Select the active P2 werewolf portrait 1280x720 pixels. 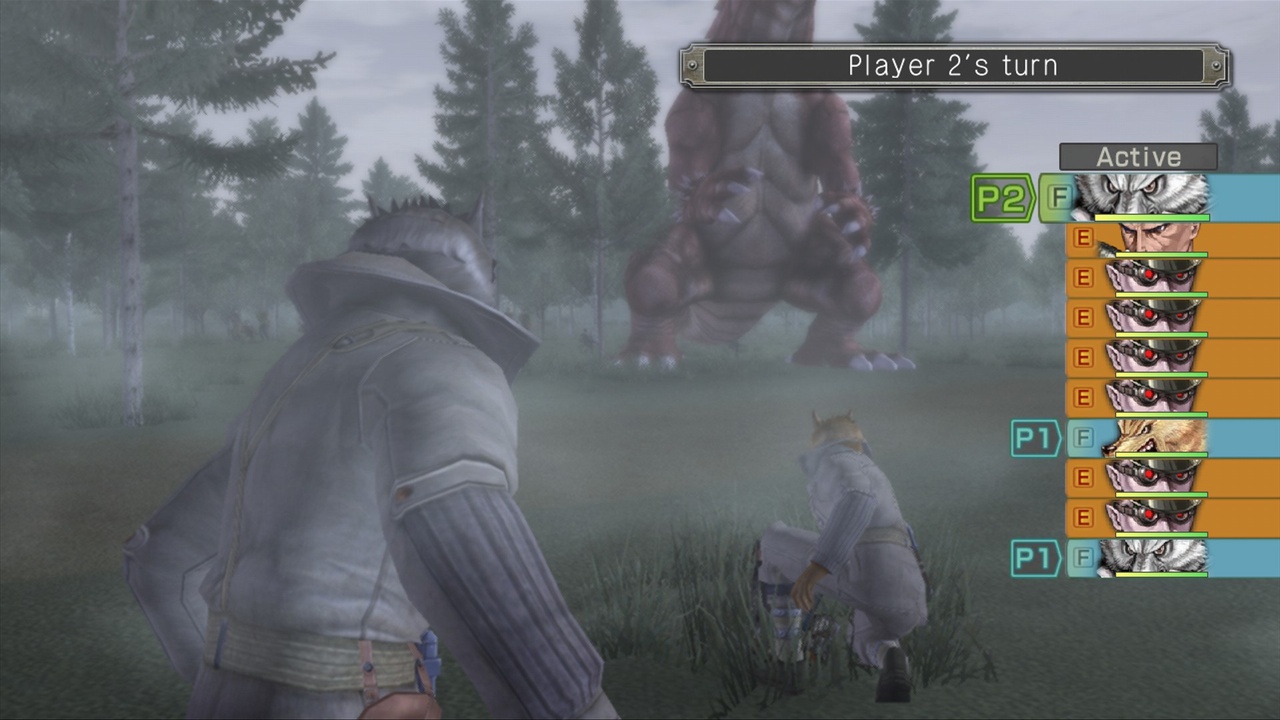coord(1150,195)
